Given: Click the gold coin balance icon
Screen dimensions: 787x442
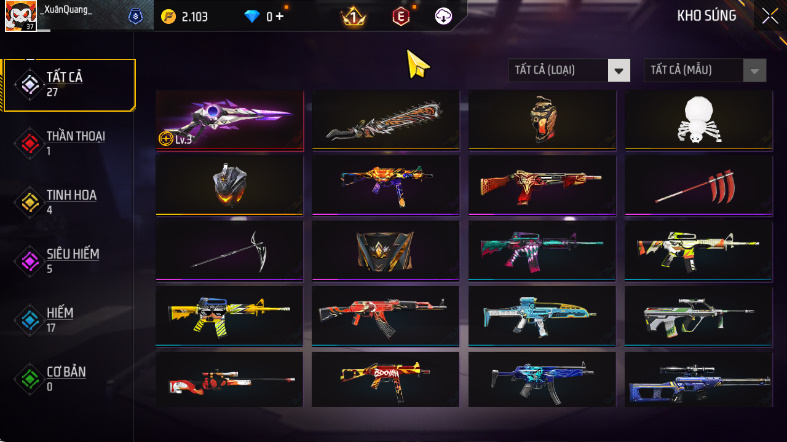Looking at the screenshot, I should click(167, 16).
